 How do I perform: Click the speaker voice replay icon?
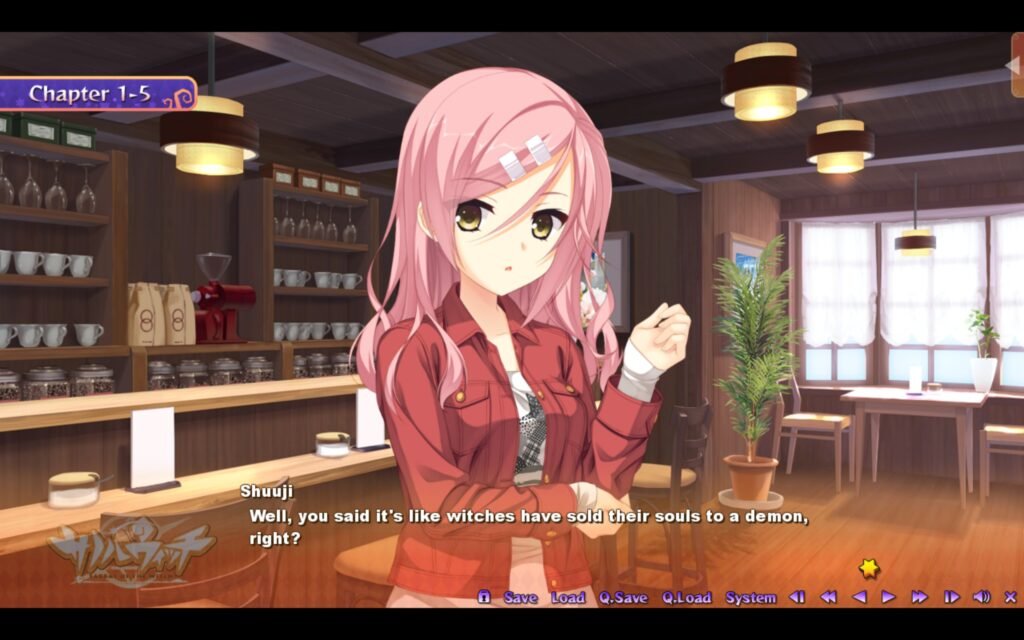pos(981,597)
